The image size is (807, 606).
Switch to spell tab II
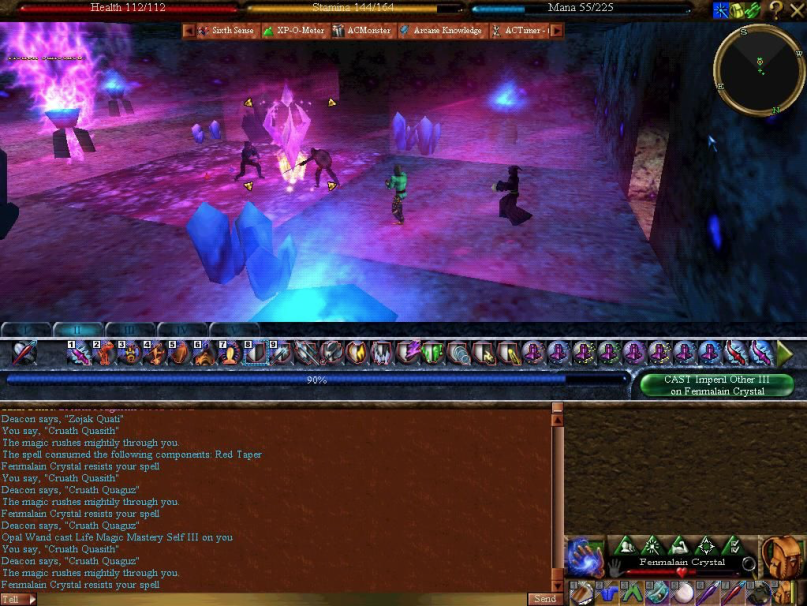[77, 329]
